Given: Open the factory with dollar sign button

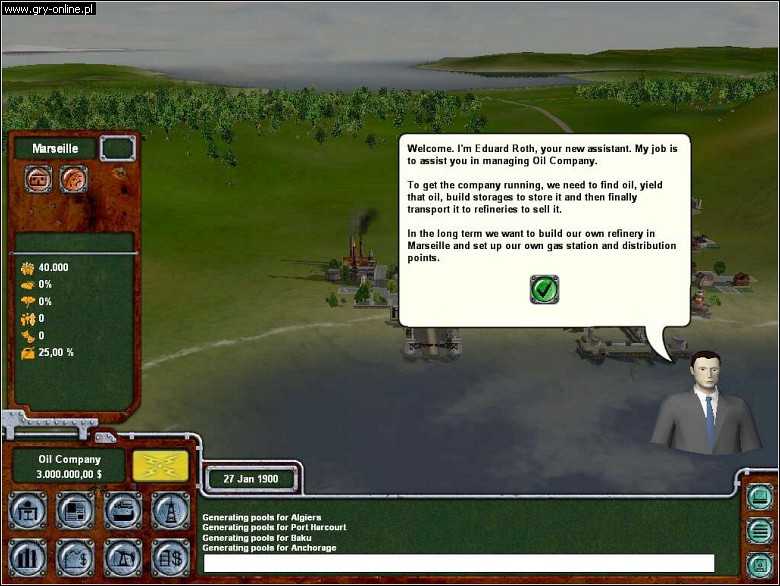Looking at the screenshot, I should click(75, 558).
